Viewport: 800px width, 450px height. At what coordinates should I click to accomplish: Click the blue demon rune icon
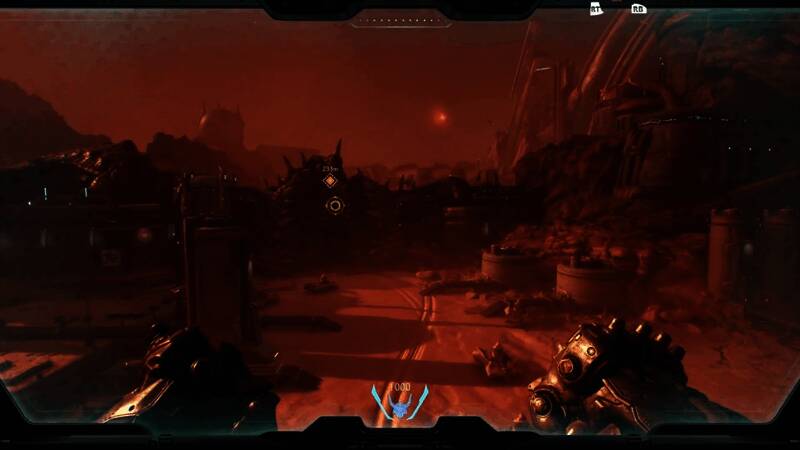[x=399, y=406]
